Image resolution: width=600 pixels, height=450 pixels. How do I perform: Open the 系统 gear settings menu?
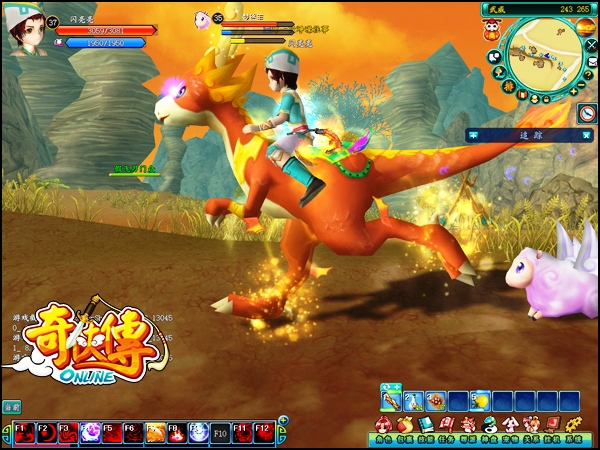pos(574,428)
